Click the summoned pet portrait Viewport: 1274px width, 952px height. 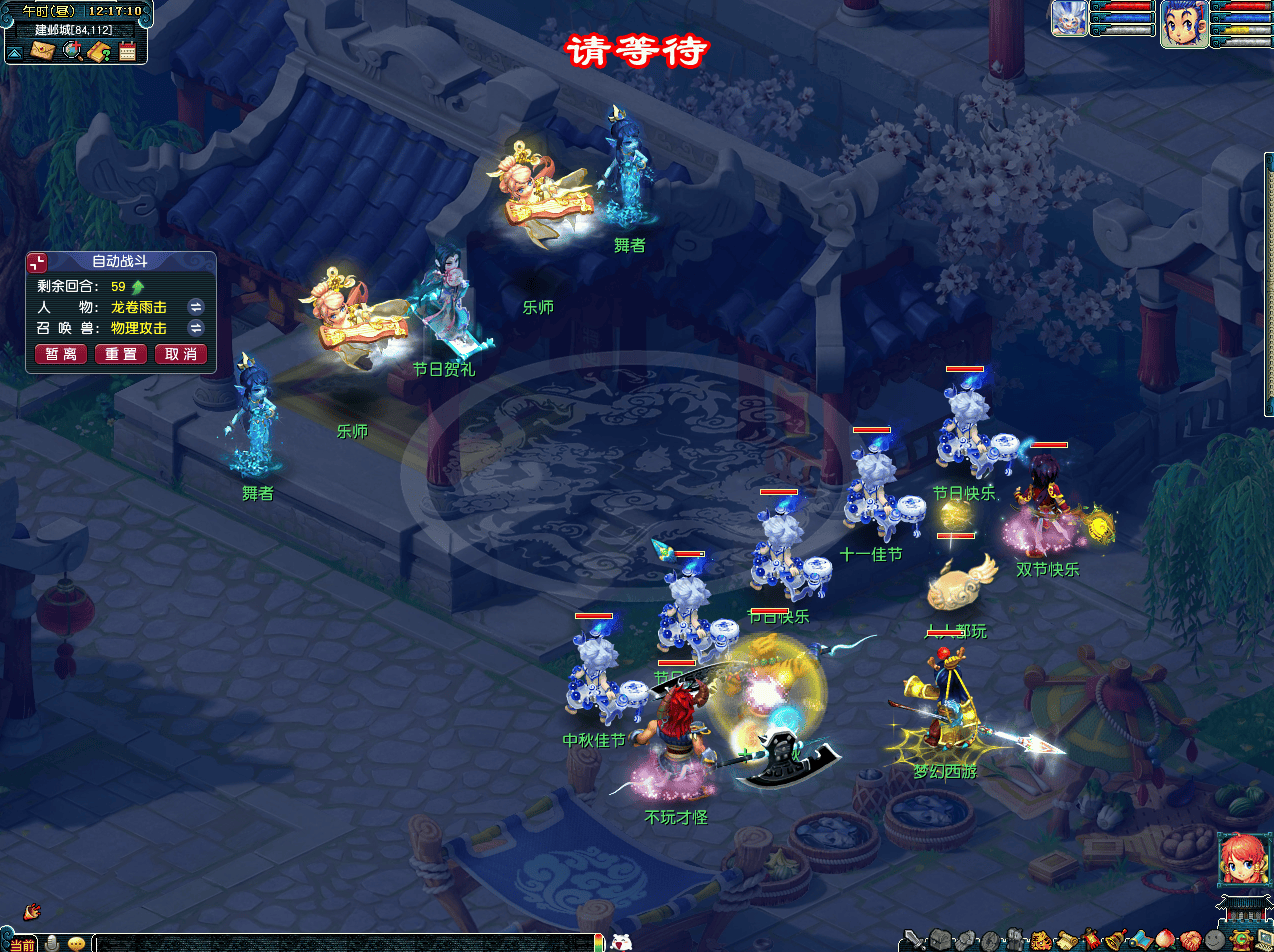(1068, 18)
